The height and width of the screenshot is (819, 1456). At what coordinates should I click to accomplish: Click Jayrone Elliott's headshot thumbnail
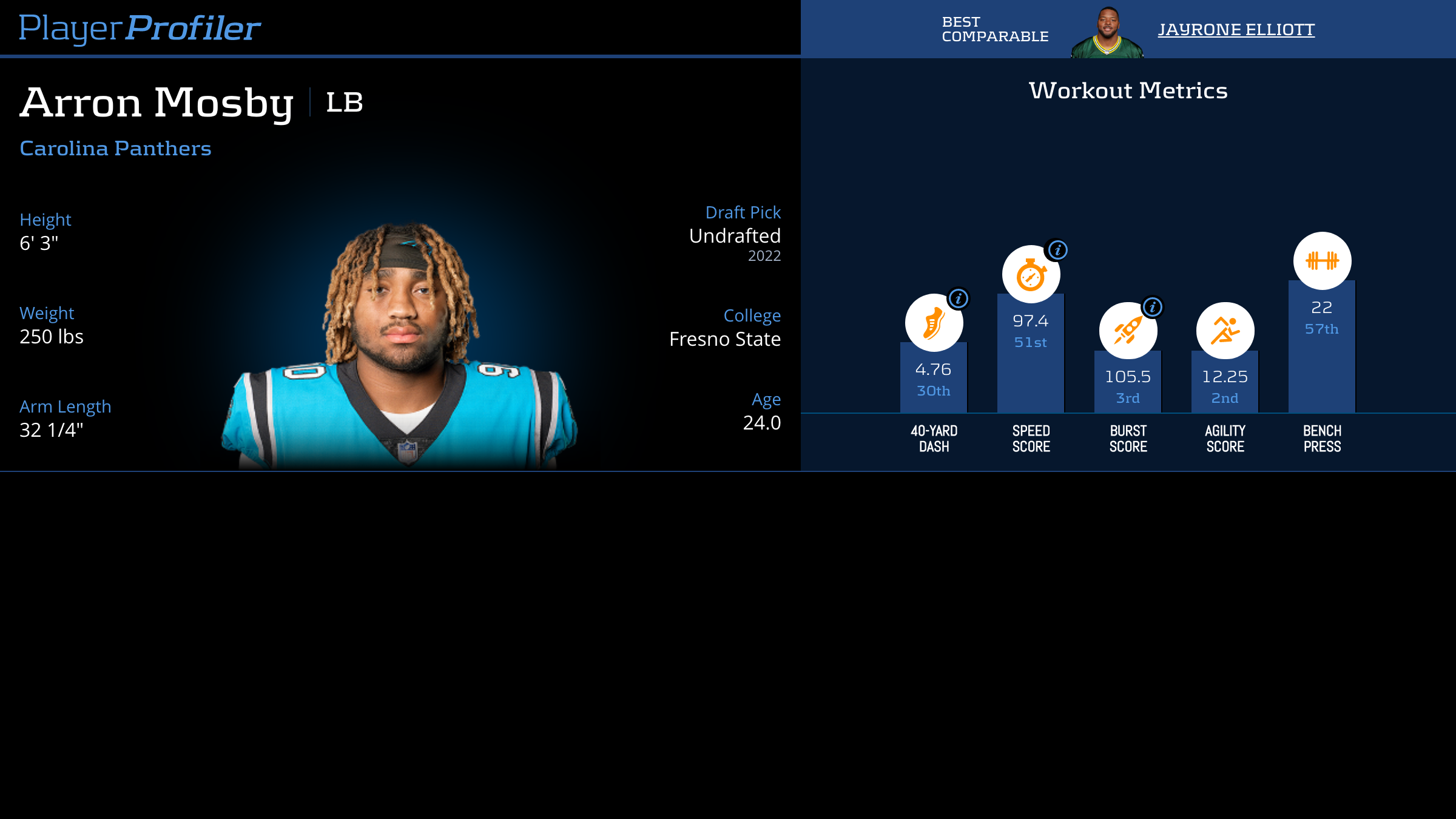(1107, 33)
